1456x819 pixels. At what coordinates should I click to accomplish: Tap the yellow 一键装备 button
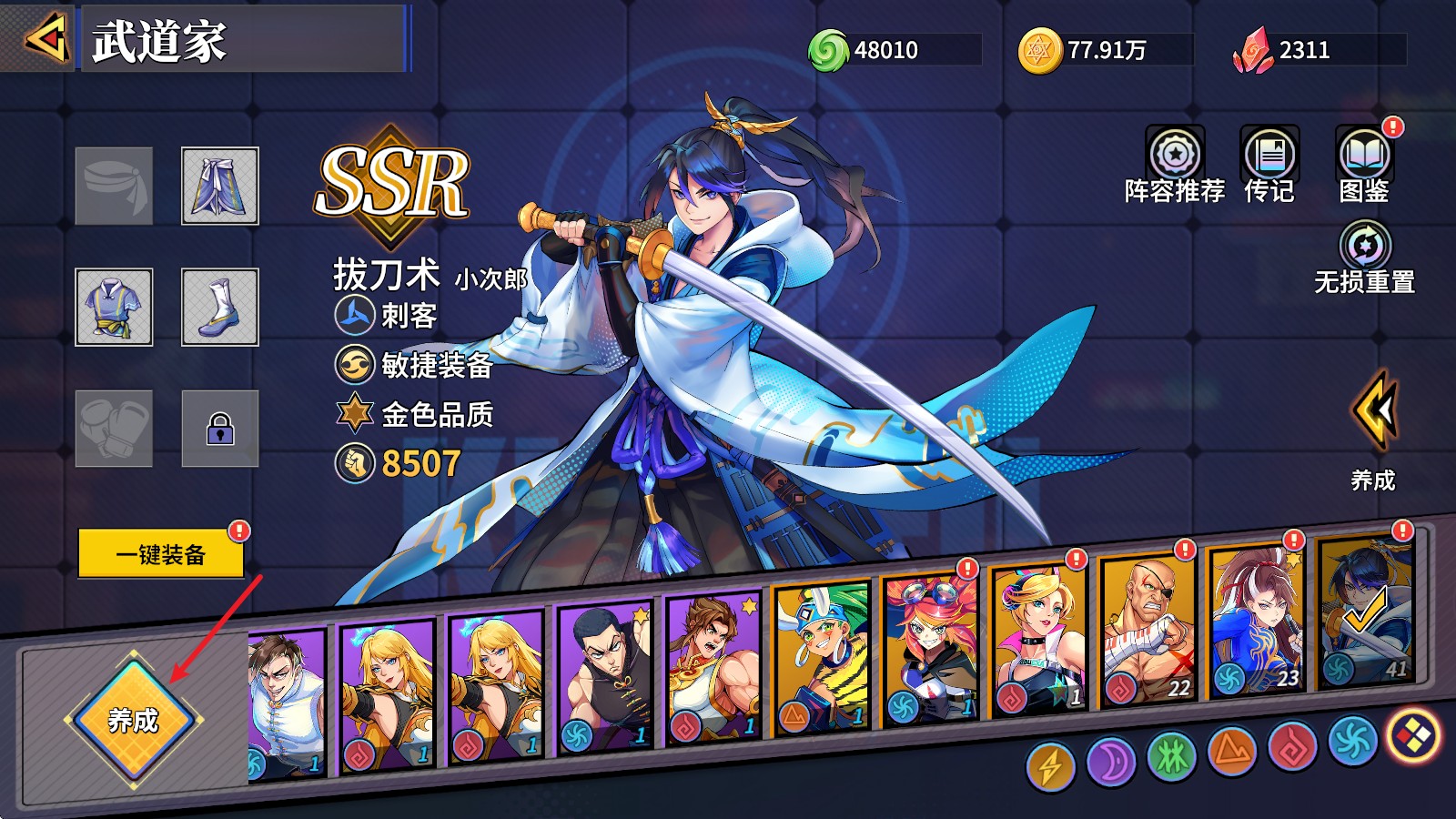(161, 553)
